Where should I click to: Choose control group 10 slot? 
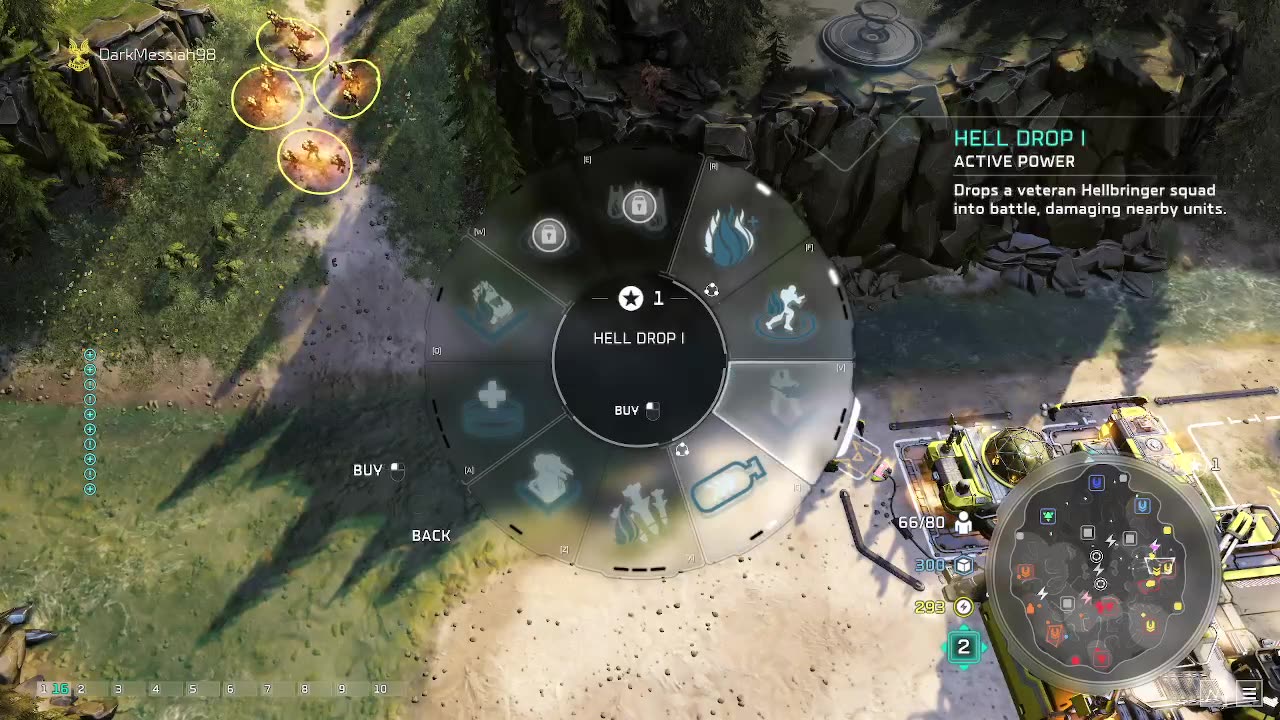click(x=380, y=689)
